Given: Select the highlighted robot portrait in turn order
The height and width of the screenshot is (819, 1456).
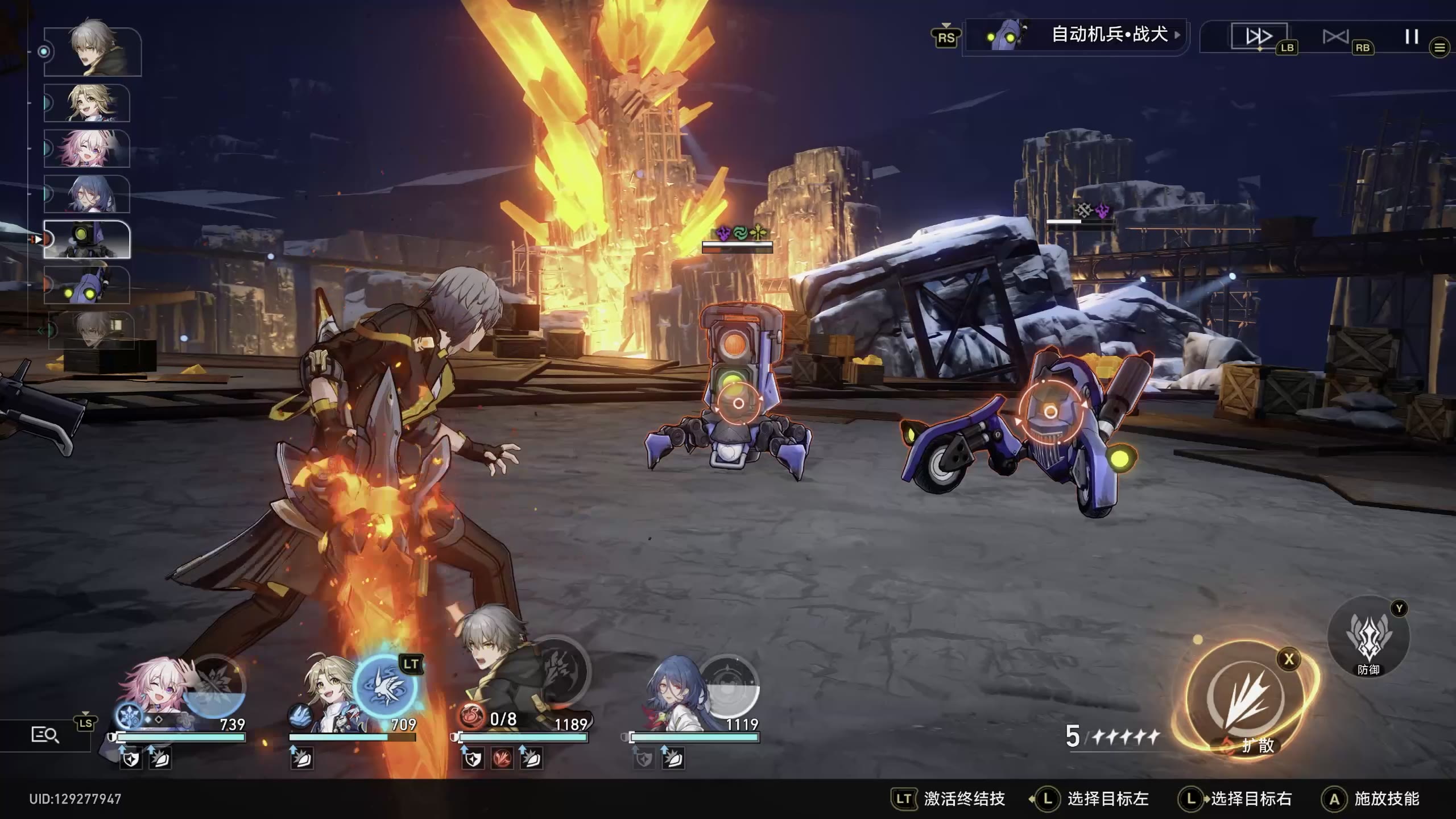Looking at the screenshot, I should pos(87,239).
